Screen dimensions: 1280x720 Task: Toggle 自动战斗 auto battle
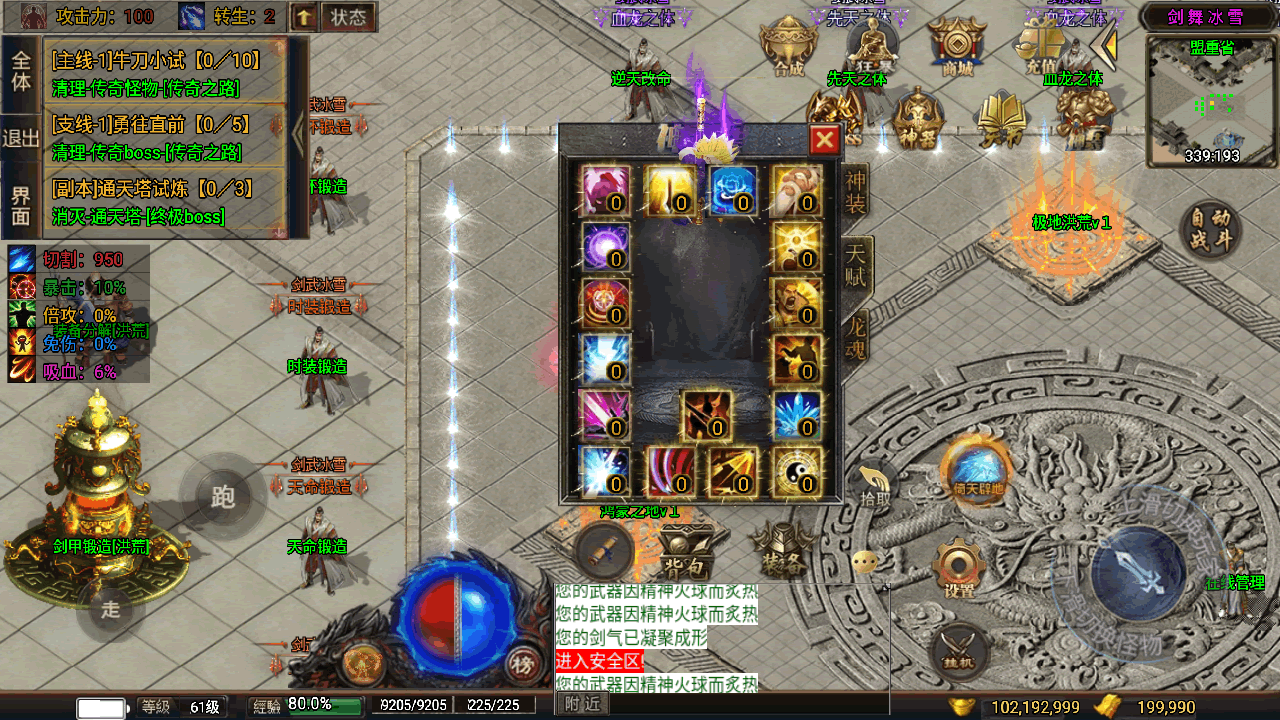tap(1210, 231)
